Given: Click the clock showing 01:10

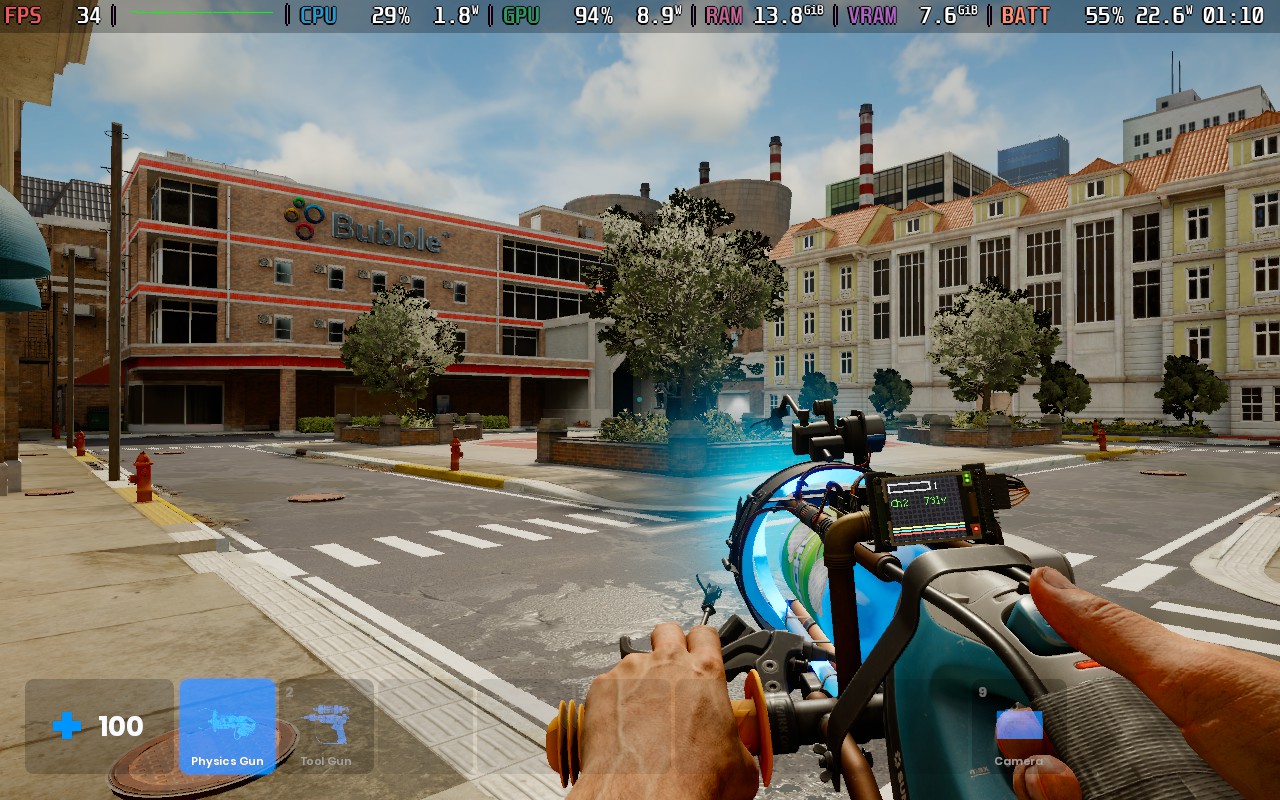Looking at the screenshot, I should 1234,15.
